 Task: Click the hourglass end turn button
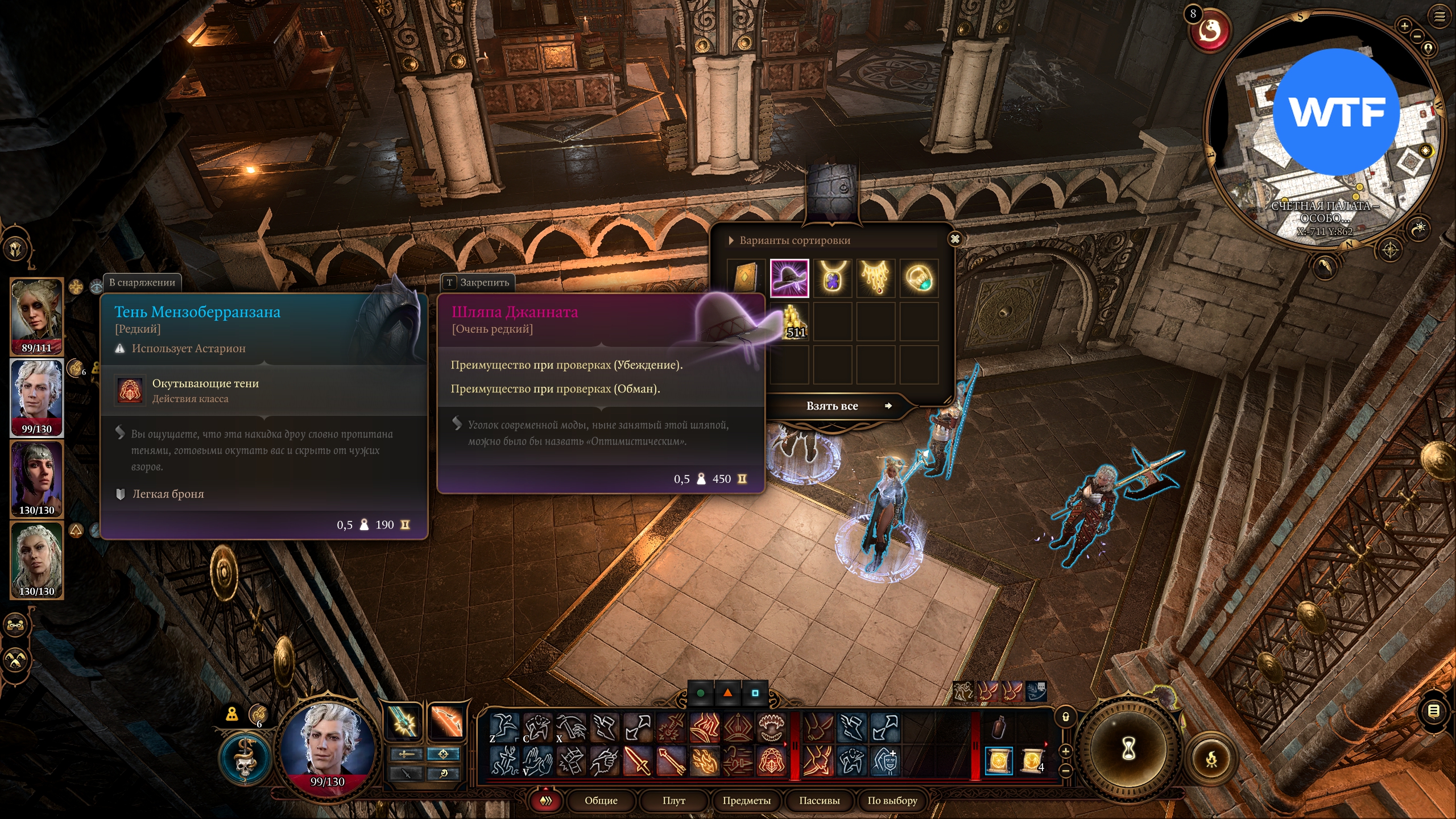point(1128,748)
